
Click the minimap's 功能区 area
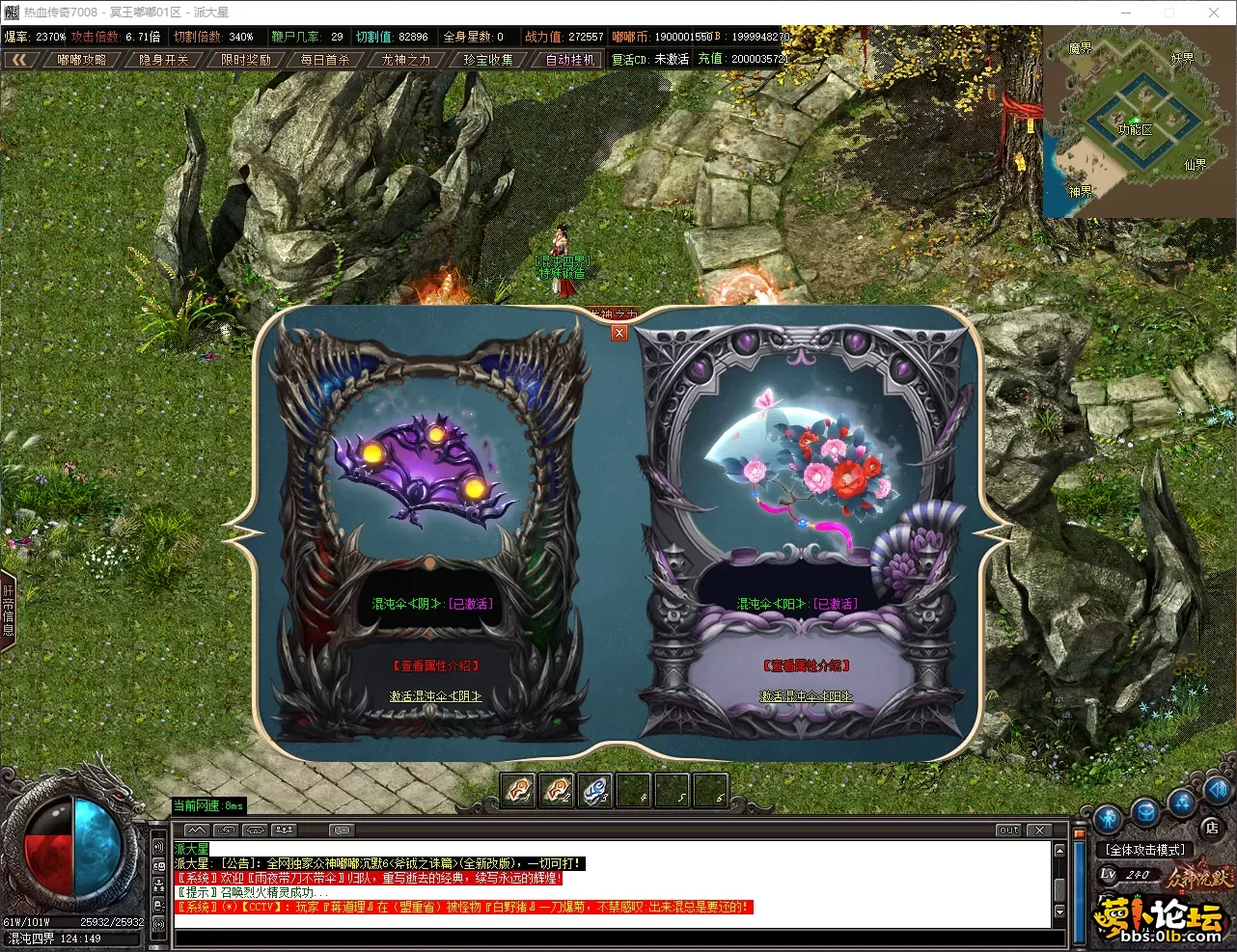click(1136, 129)
